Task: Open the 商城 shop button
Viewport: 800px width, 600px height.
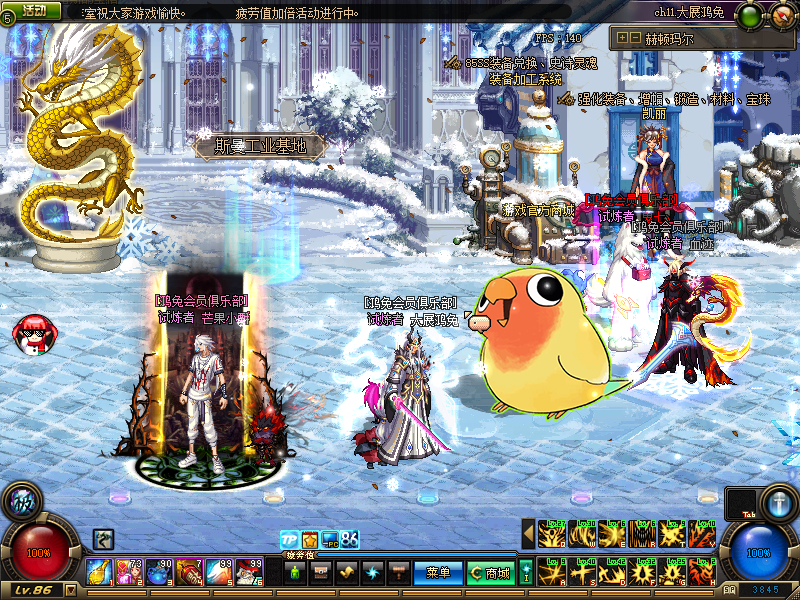Action: click(491, 573)
